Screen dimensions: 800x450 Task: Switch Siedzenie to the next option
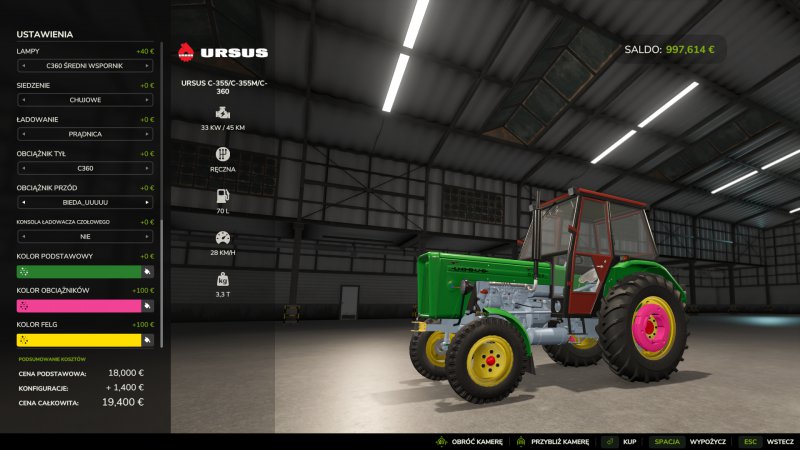148,100
